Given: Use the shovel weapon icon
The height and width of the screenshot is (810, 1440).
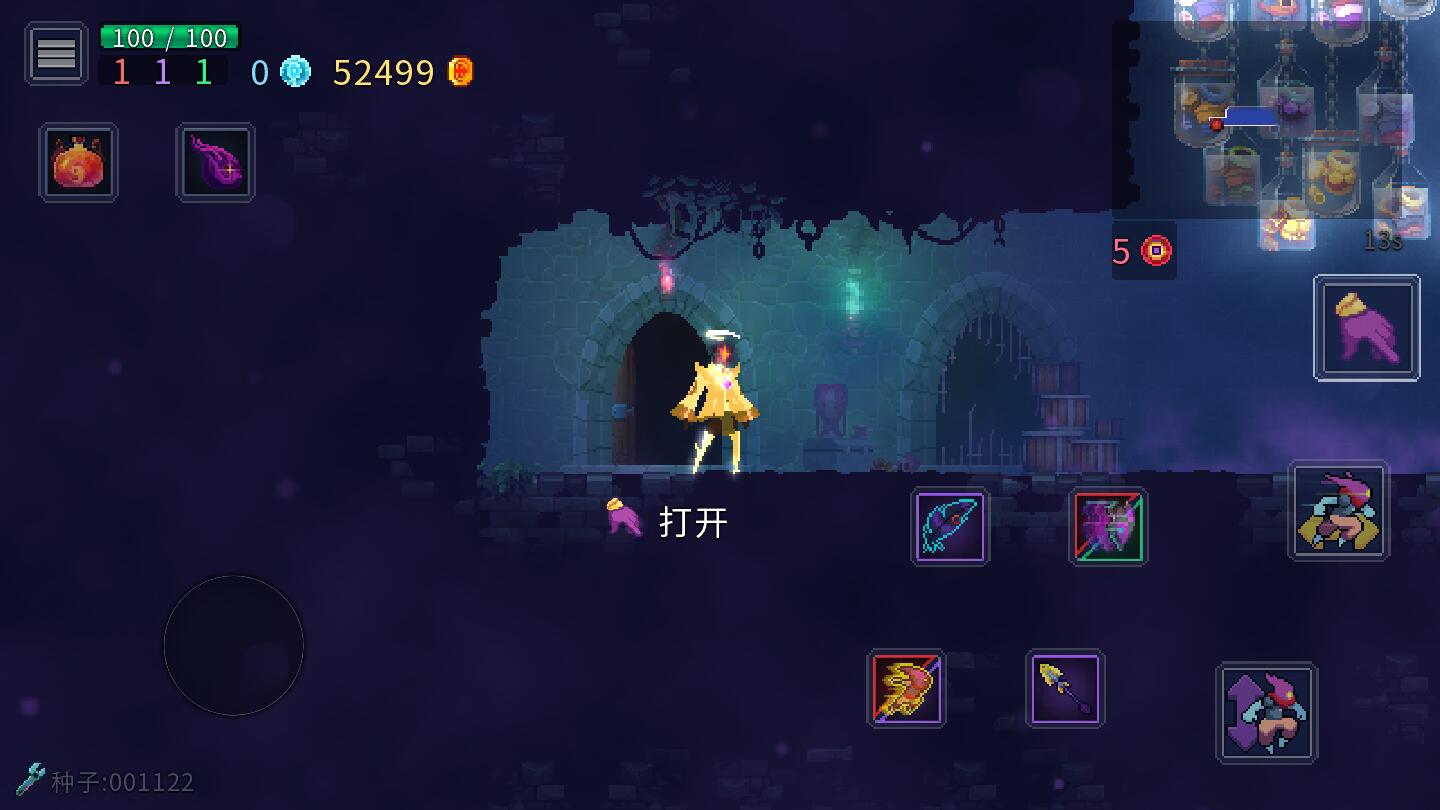Looking at the screenshot, I should tap(1065, 690).
